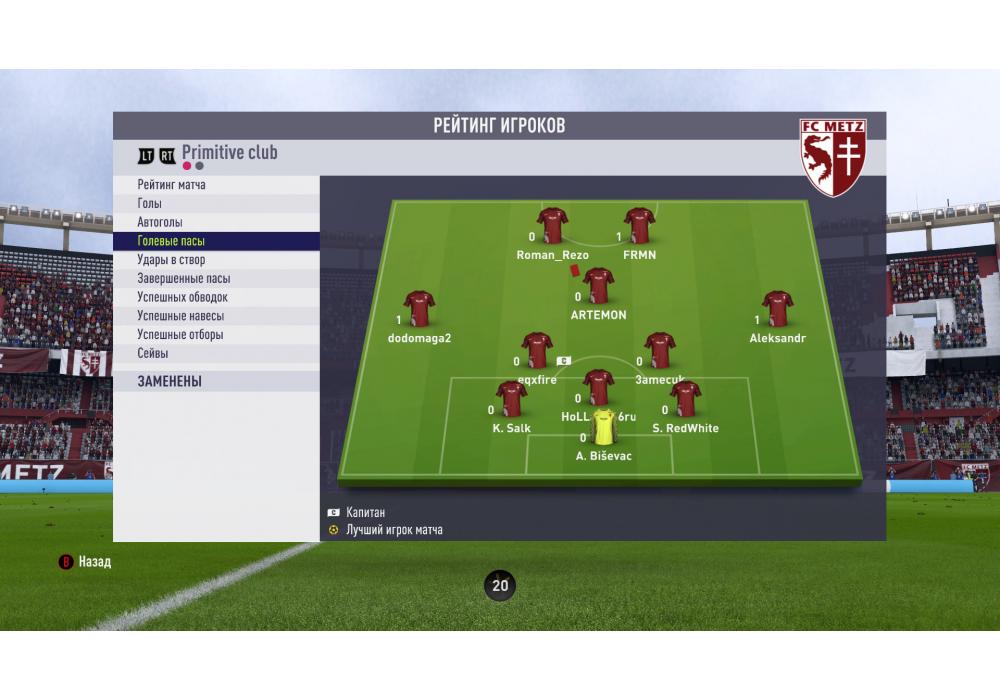Pick player ARTEMON on the formation
Screen dimensions: 1000x700
pyautogui.click(x=598, y=288)
